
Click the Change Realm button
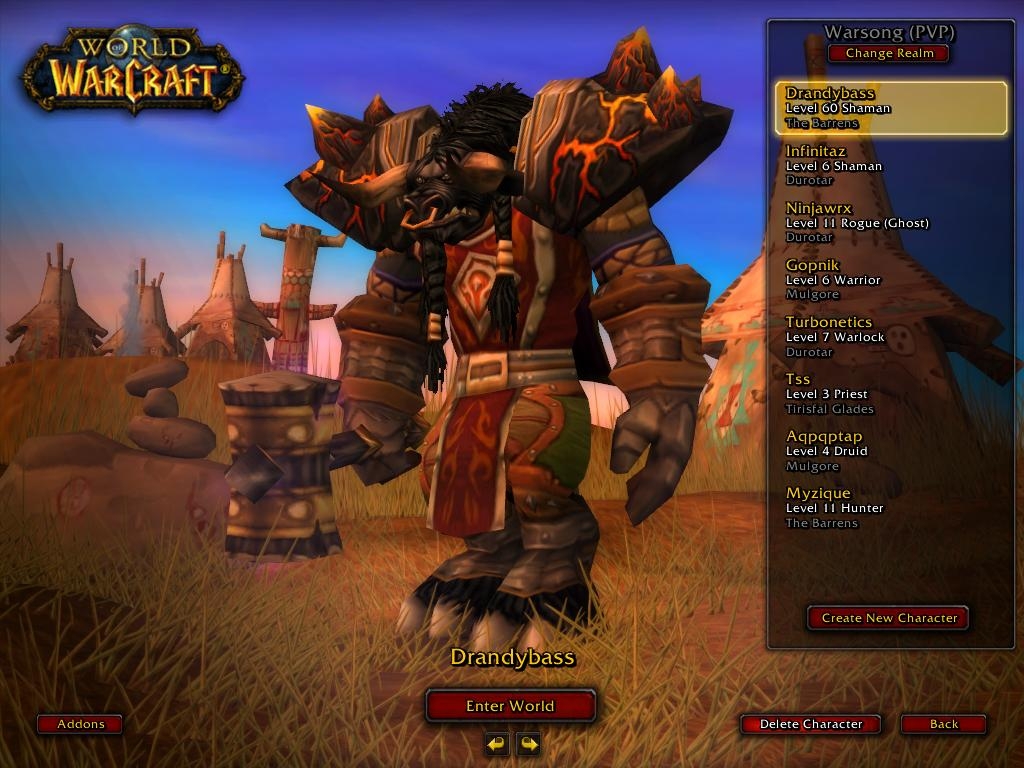point(889,53)
